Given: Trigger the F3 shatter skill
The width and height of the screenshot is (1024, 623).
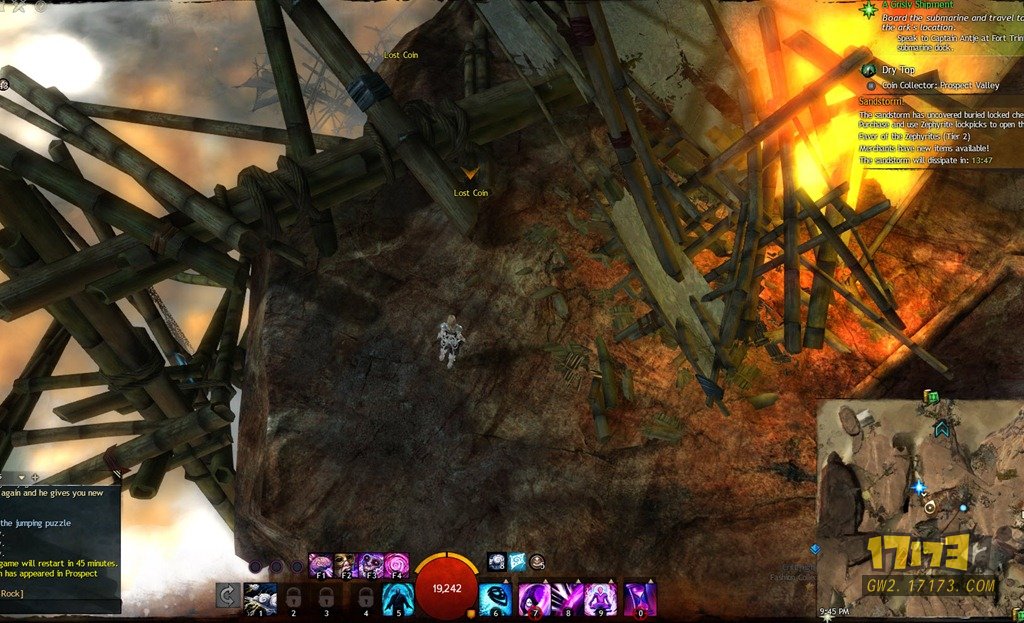Looking at the screenshot, I should pos(370,565).
